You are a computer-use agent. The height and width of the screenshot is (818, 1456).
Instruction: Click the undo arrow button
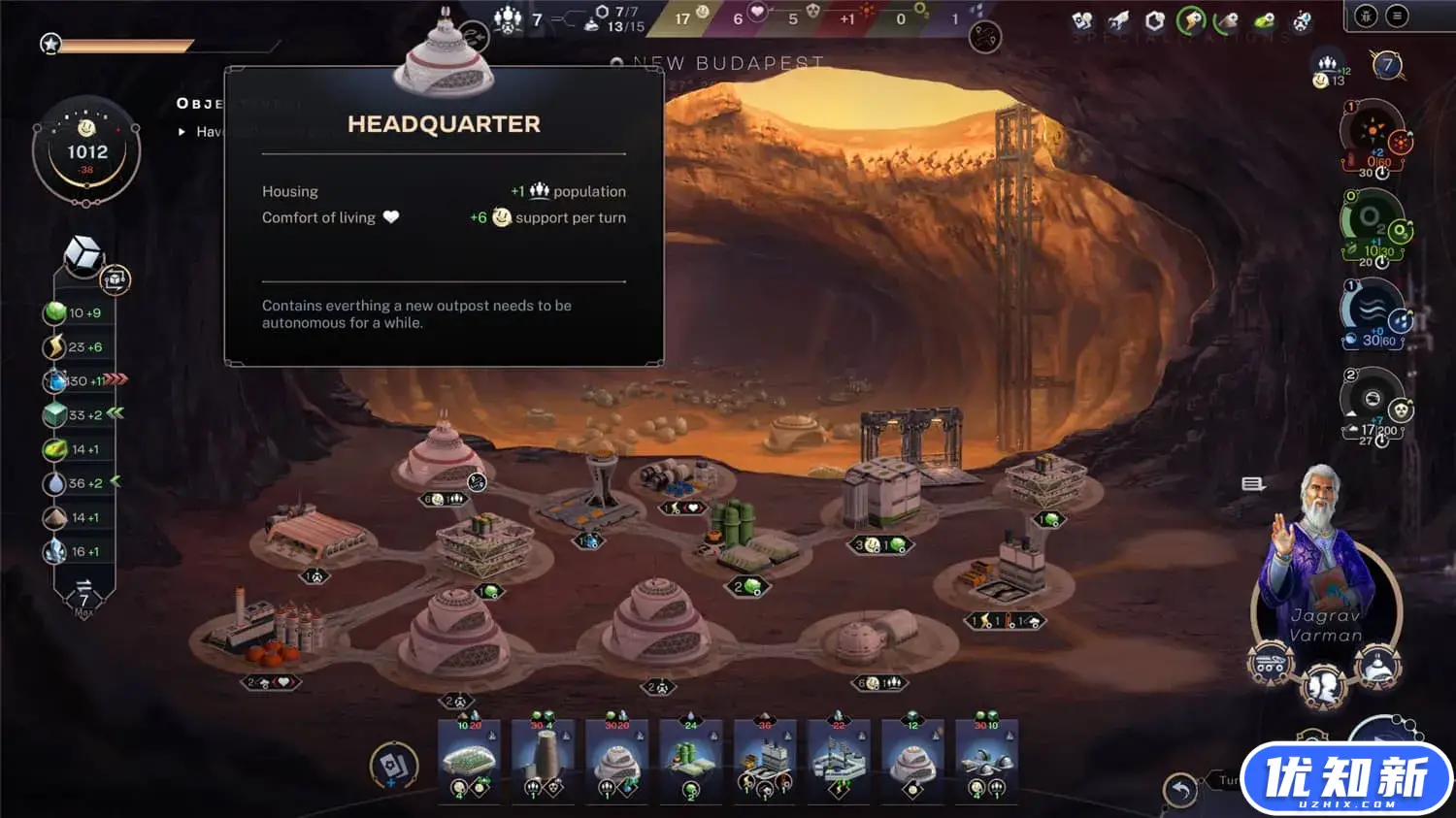coord(1180,791)
